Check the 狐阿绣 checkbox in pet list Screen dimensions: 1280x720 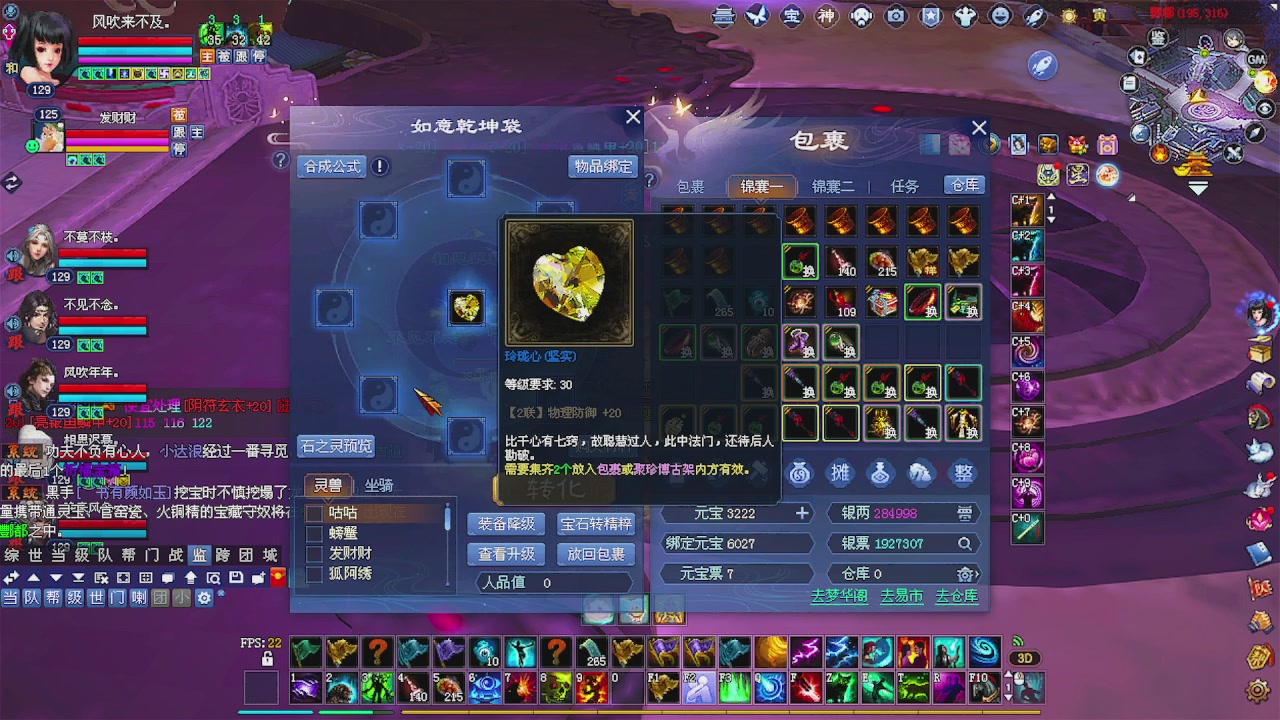[x=314, y=573]
